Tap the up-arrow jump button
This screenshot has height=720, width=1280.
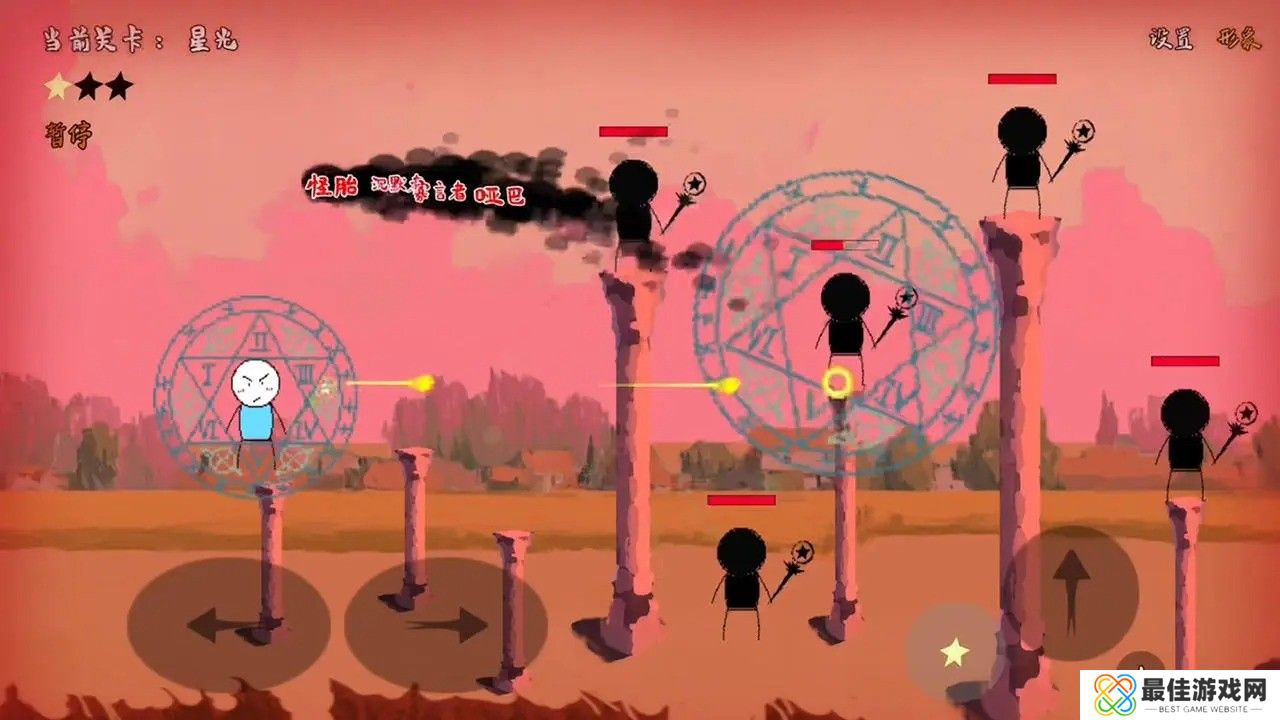coord(1071,592)
